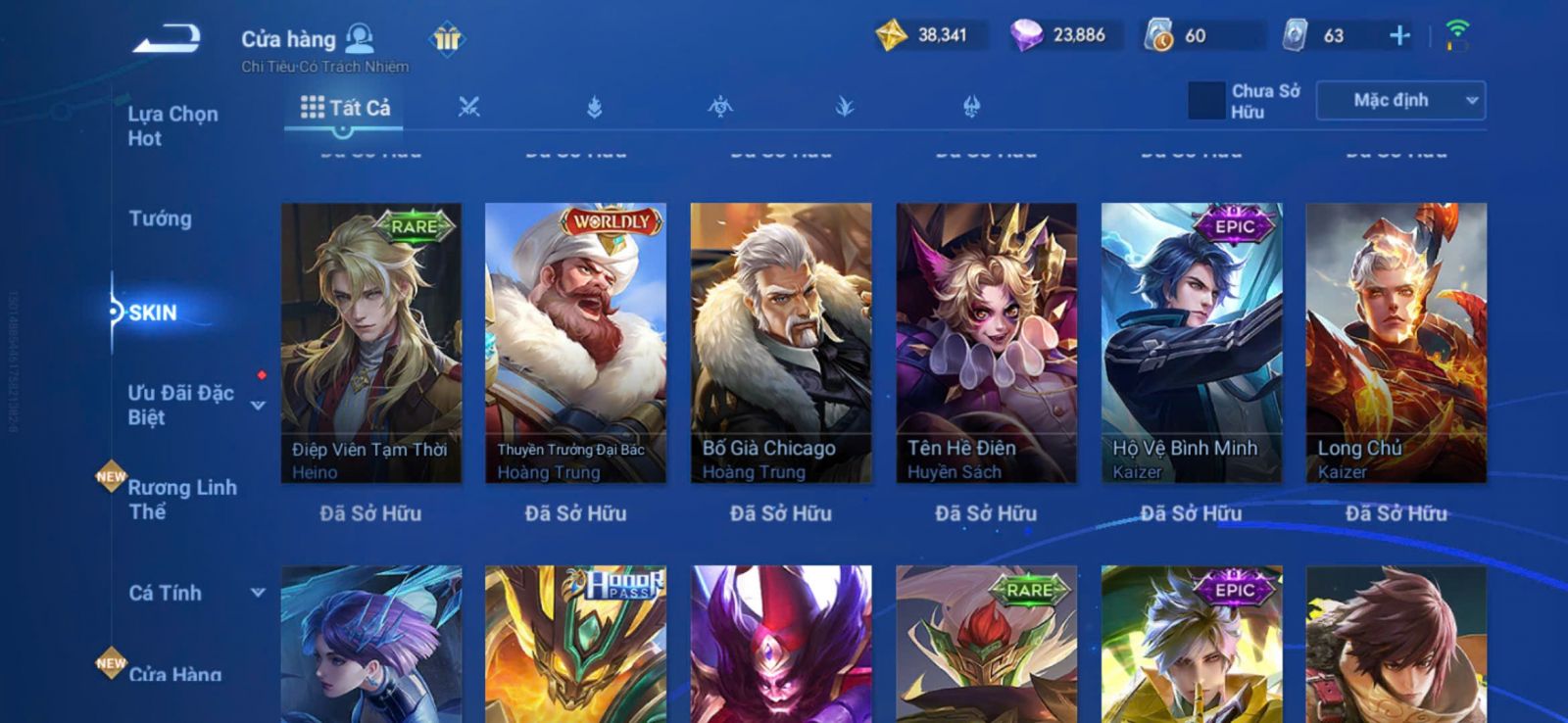Go to the Tướng section
Image resolution: width=1568 pixels, height=723 pixels.
click(x=160, y=218)
